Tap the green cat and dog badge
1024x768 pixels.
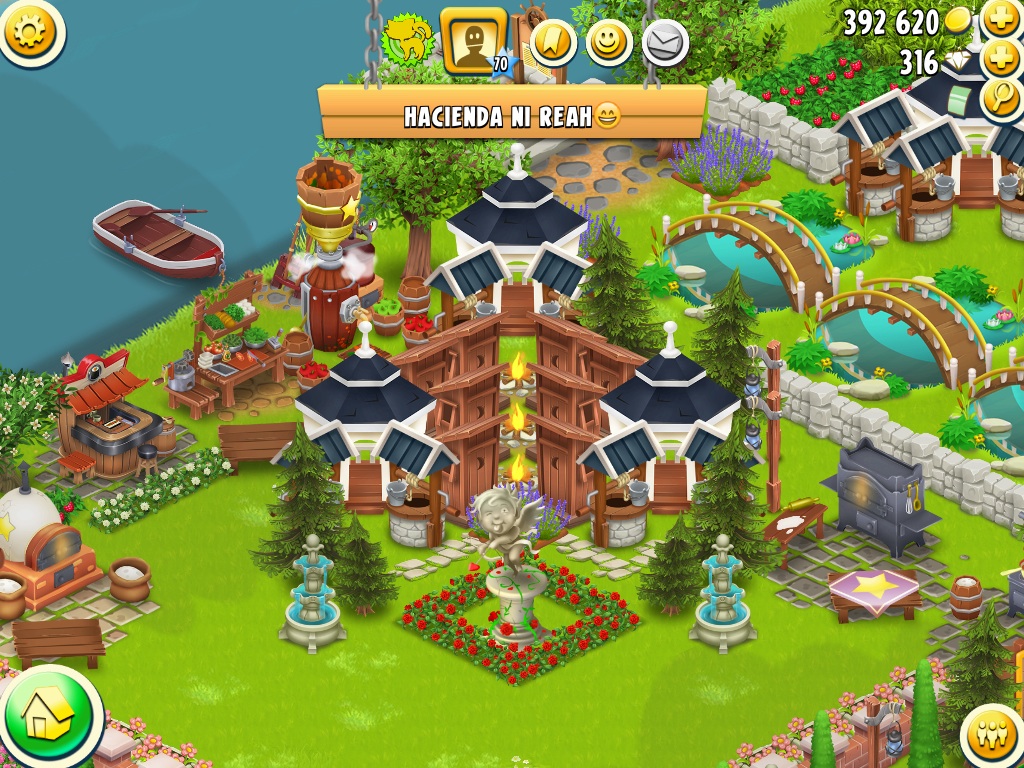tap(408, 40)
